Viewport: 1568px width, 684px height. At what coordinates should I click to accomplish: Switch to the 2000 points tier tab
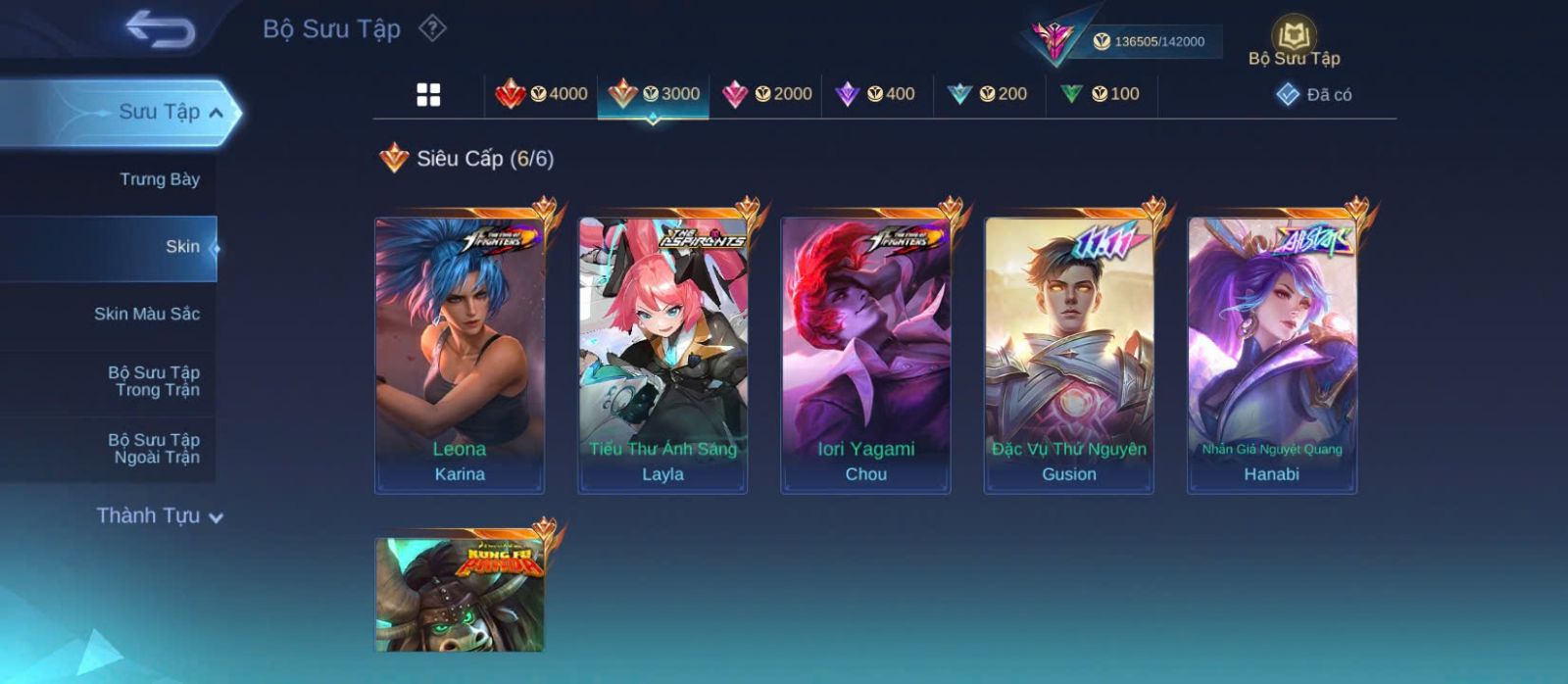click(x=766, y=94)
